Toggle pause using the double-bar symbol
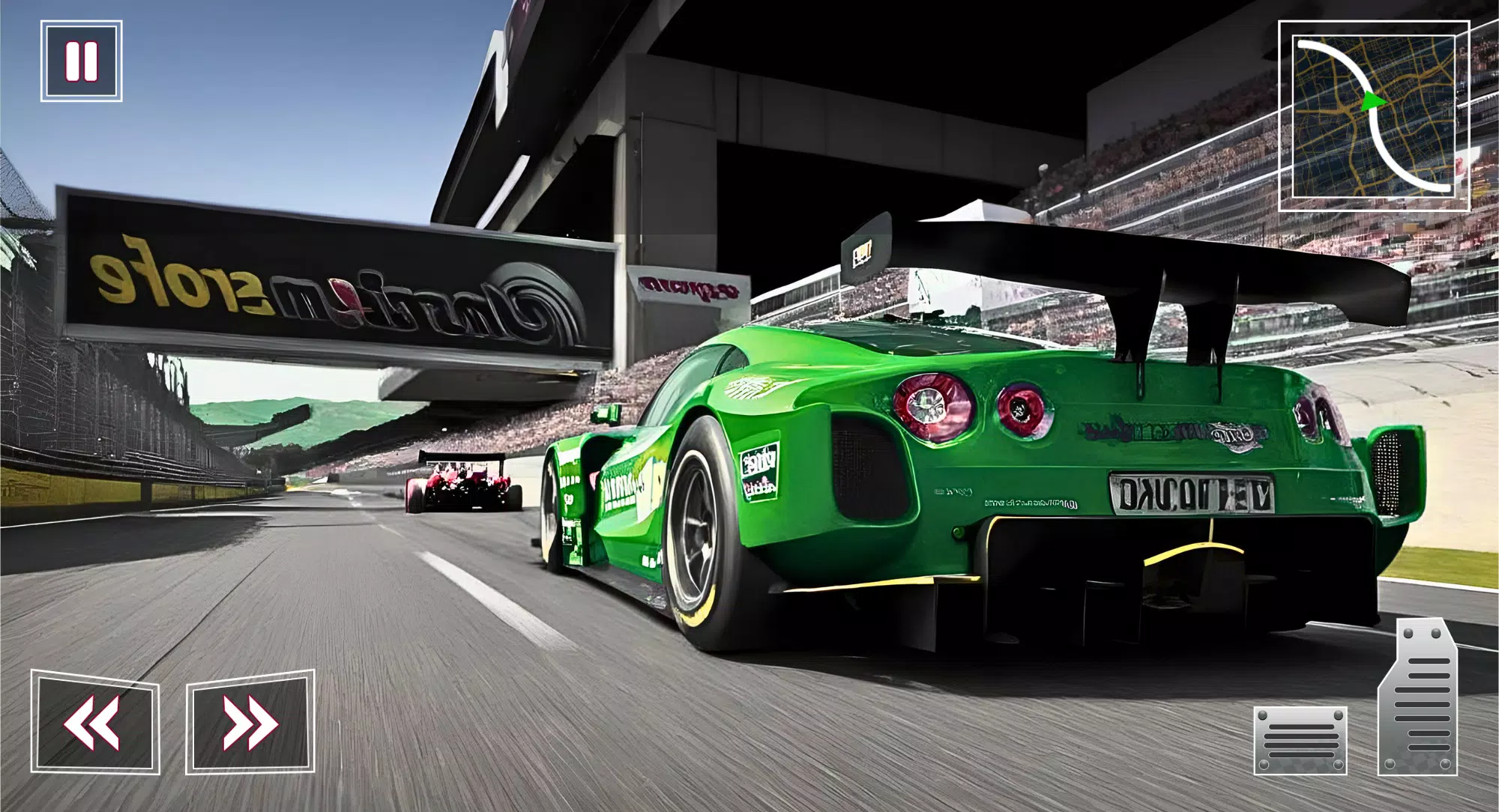This screenshot has height=812, width=1499. (x=82, y=61)
